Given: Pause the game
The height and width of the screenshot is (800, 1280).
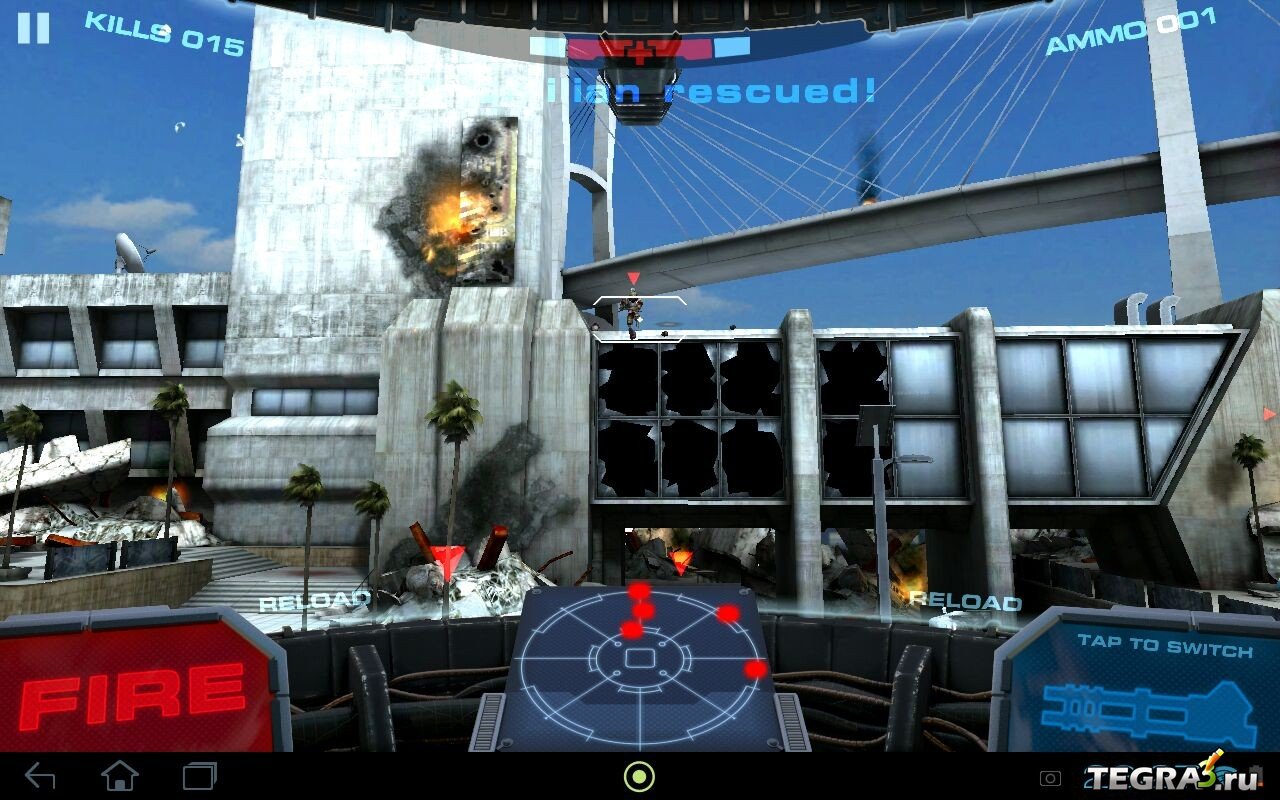Looking at the screenshot, I should 33,27.
